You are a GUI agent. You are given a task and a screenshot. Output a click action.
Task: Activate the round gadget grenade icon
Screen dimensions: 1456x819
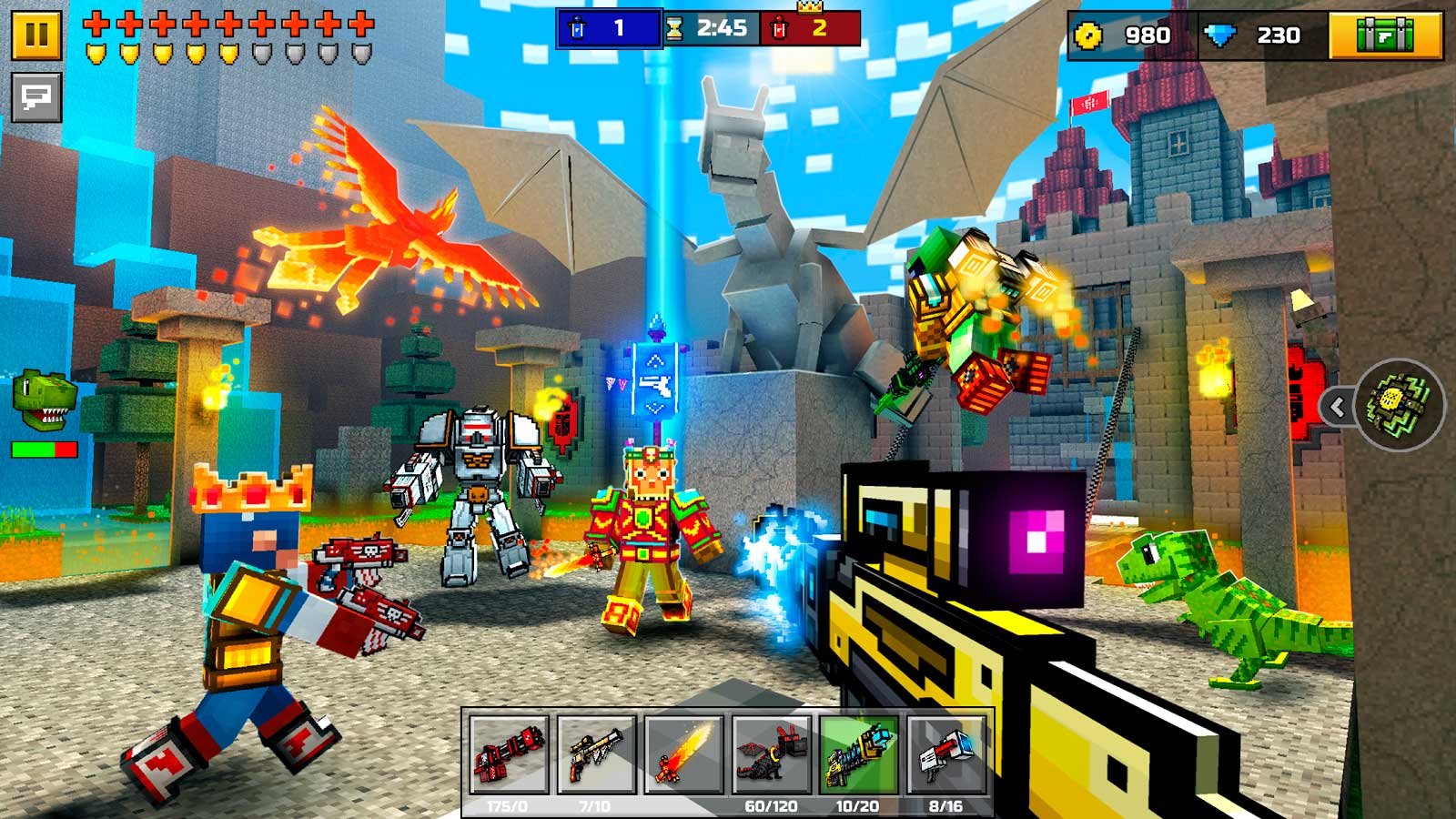coord(1400,406)
